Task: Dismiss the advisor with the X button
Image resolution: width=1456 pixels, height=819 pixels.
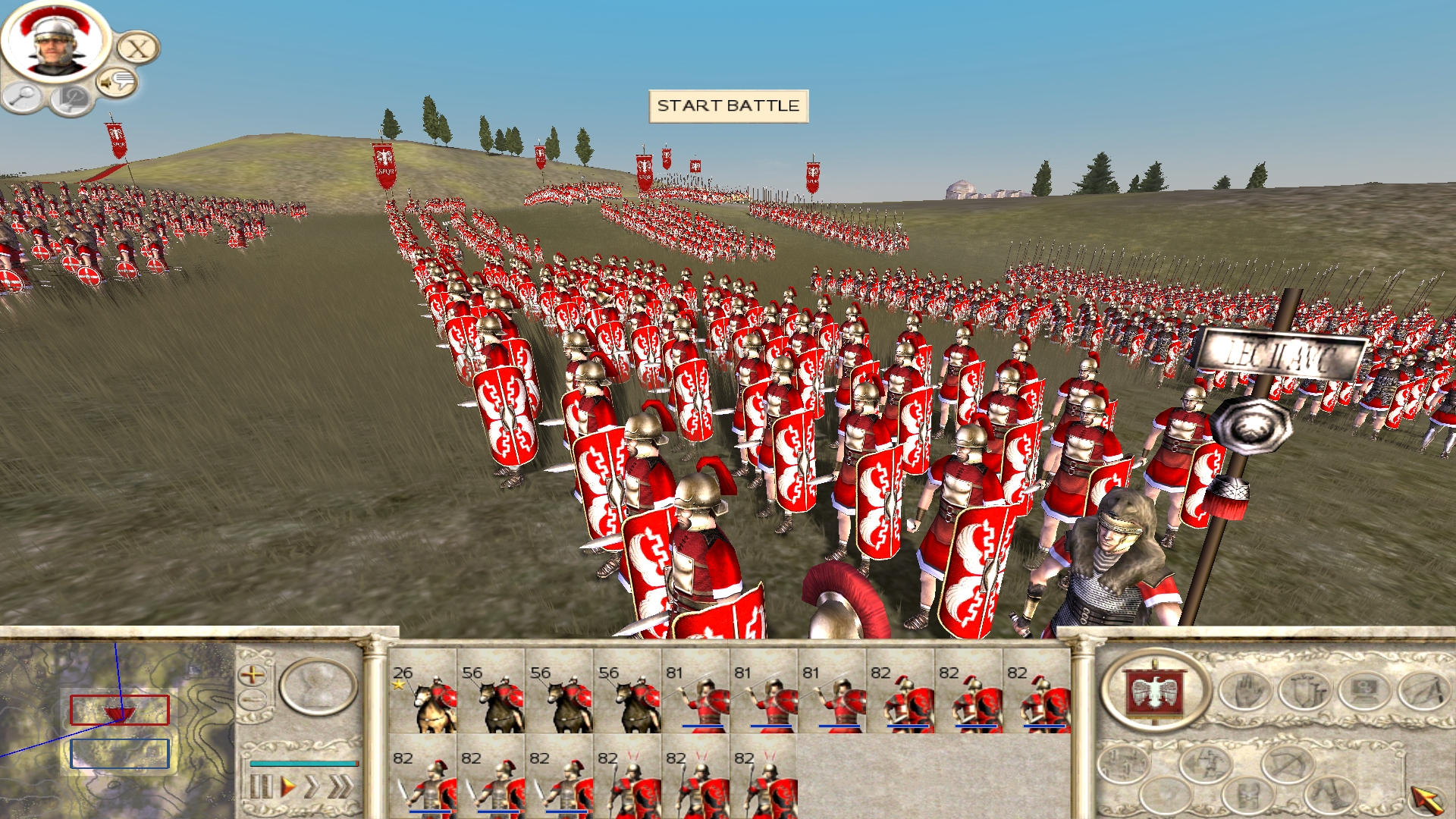Action: tap(137, 48)
